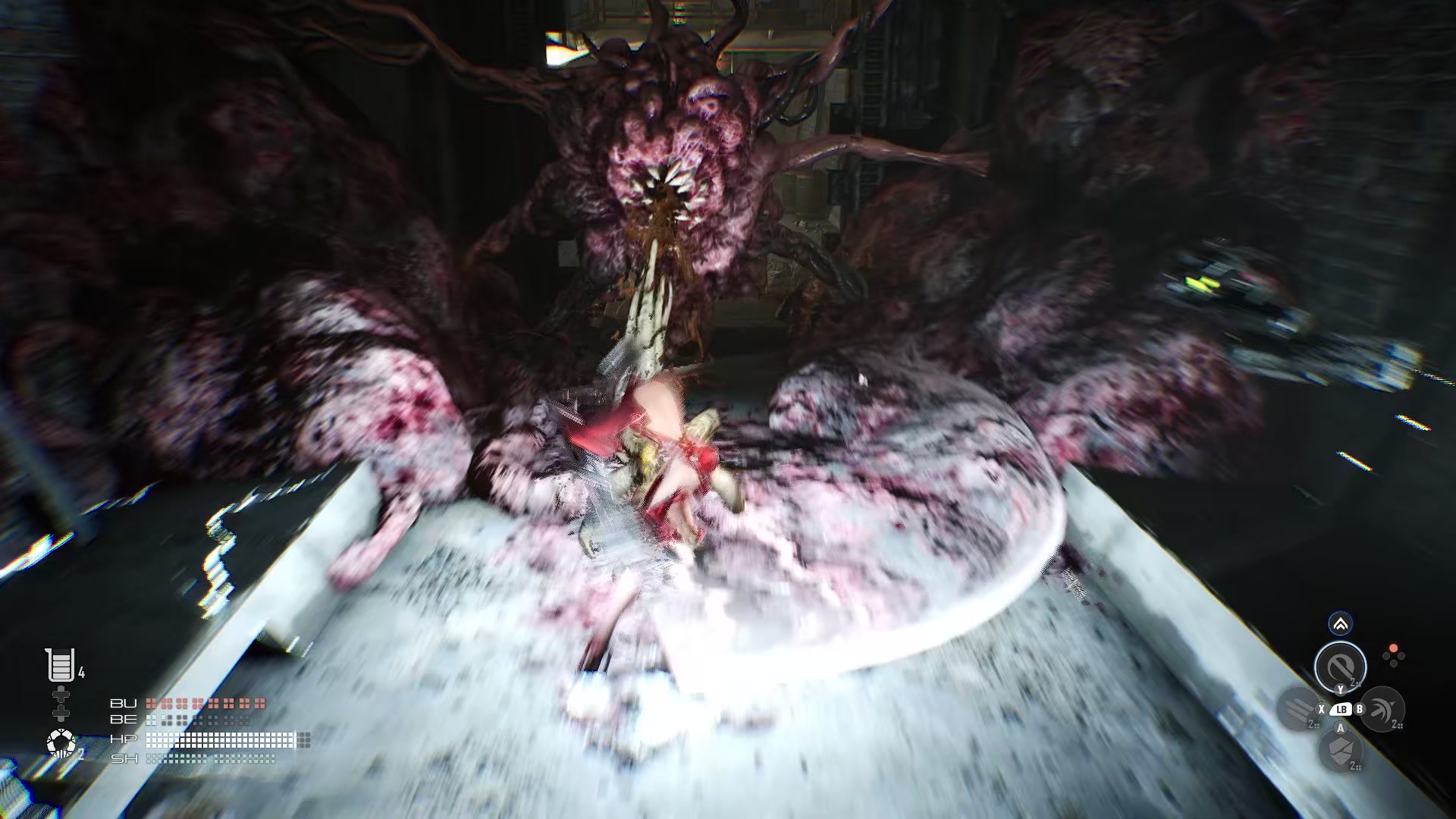This screenshot has width=1456, height=819.
Task: Click the SH shield gauge bar
Action: [209, 760]
